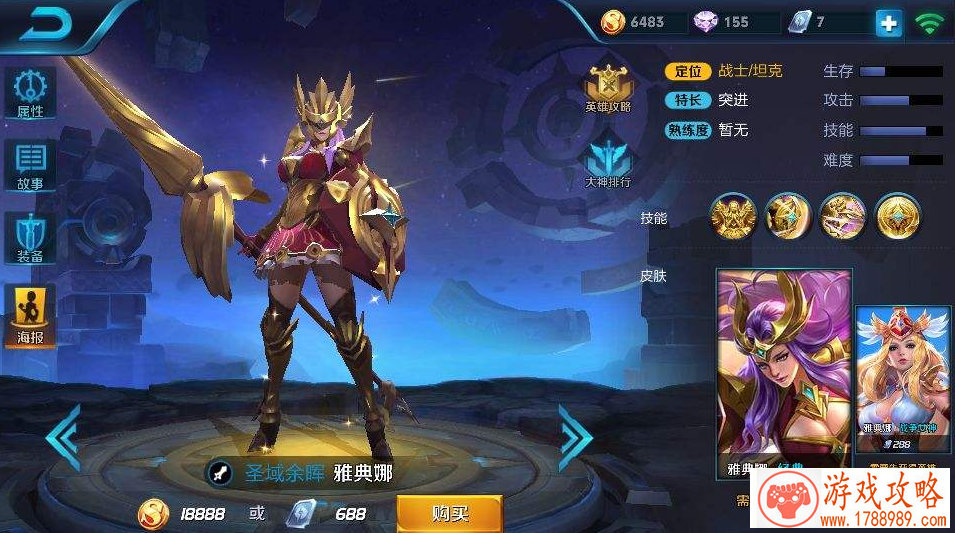955x533 pixels.
Task: View the next hero with right arrow
Action: click(574, 436)
